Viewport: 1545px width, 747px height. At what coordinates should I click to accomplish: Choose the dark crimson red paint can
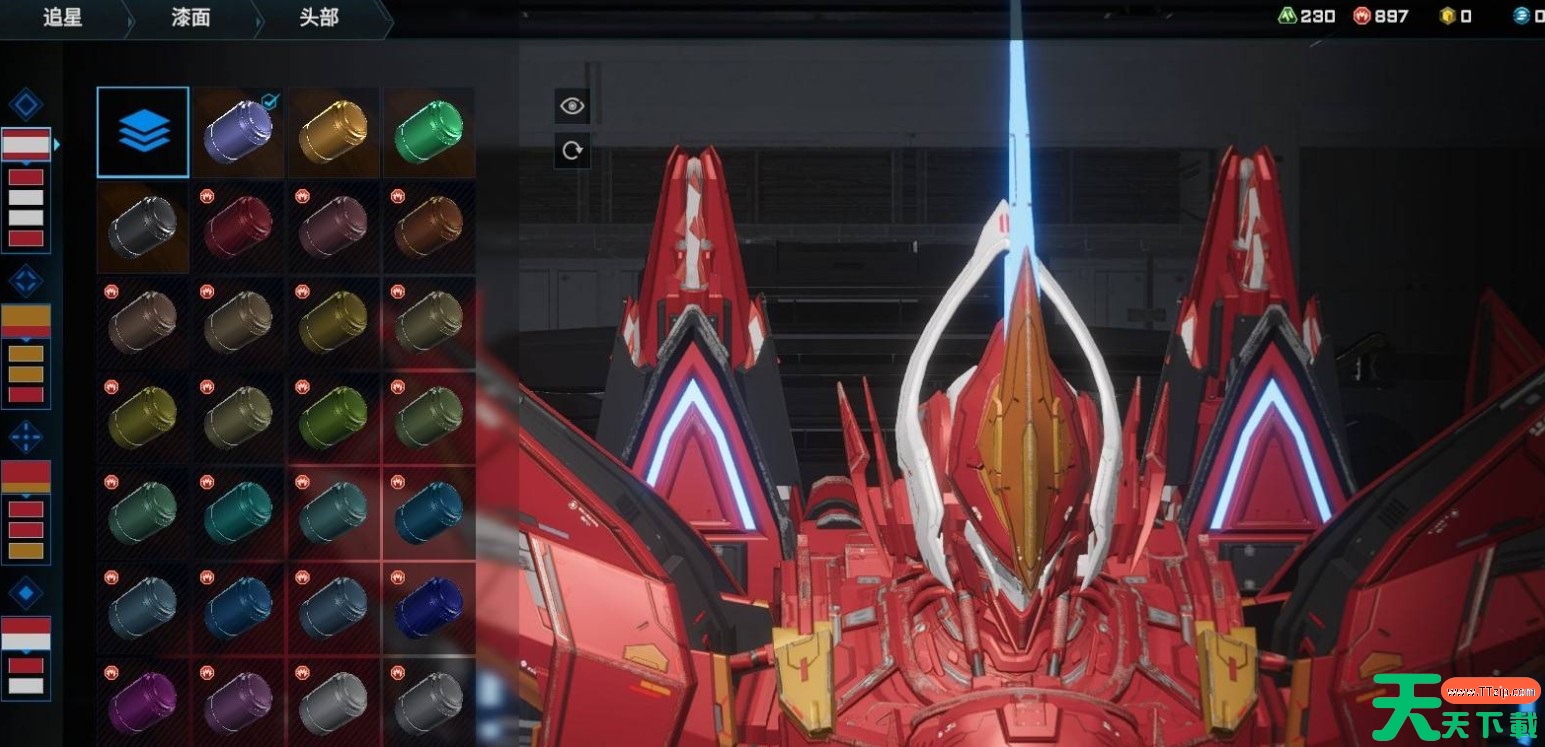(237, 227)
